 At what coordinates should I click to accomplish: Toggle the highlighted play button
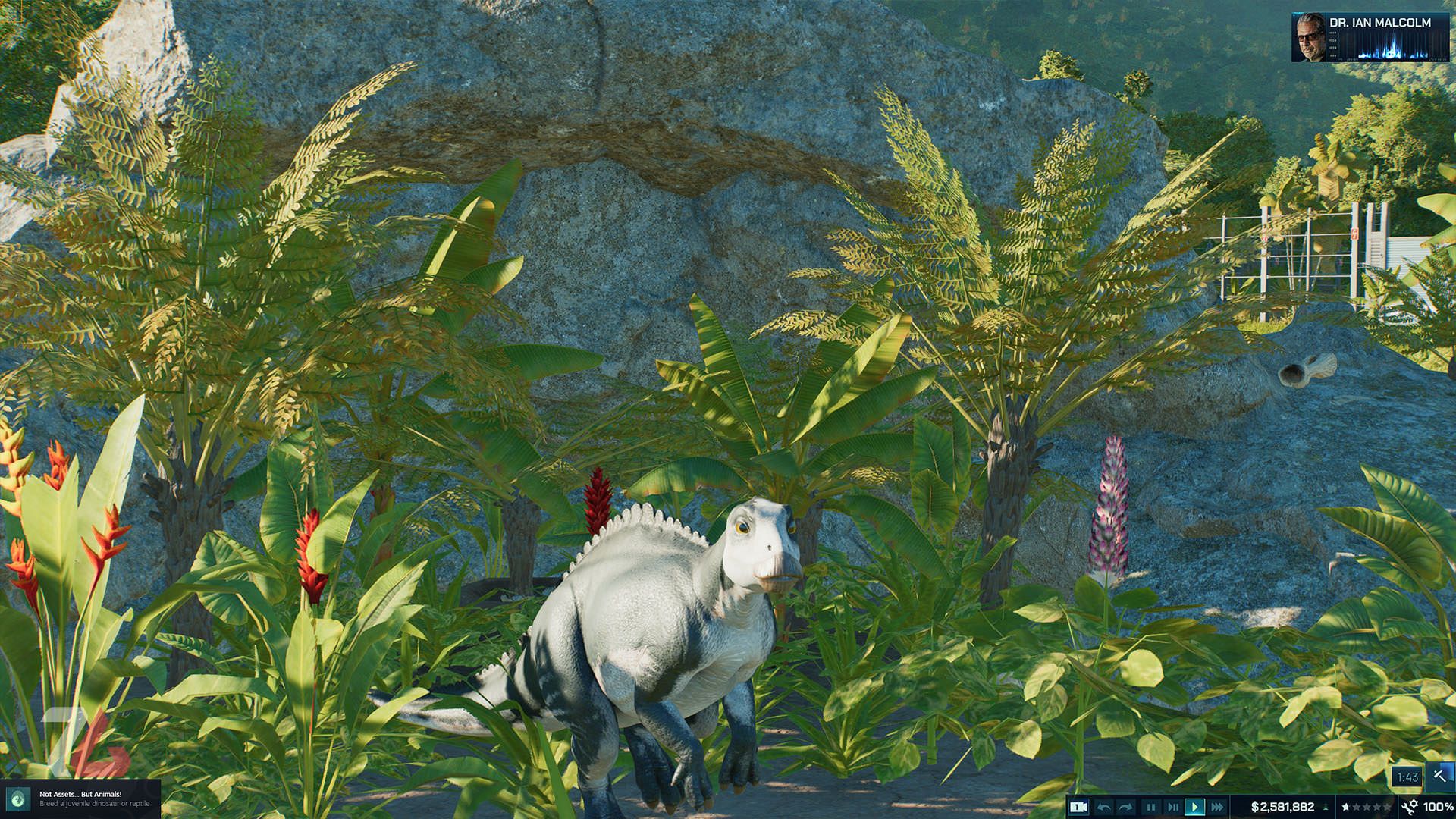1194,807
